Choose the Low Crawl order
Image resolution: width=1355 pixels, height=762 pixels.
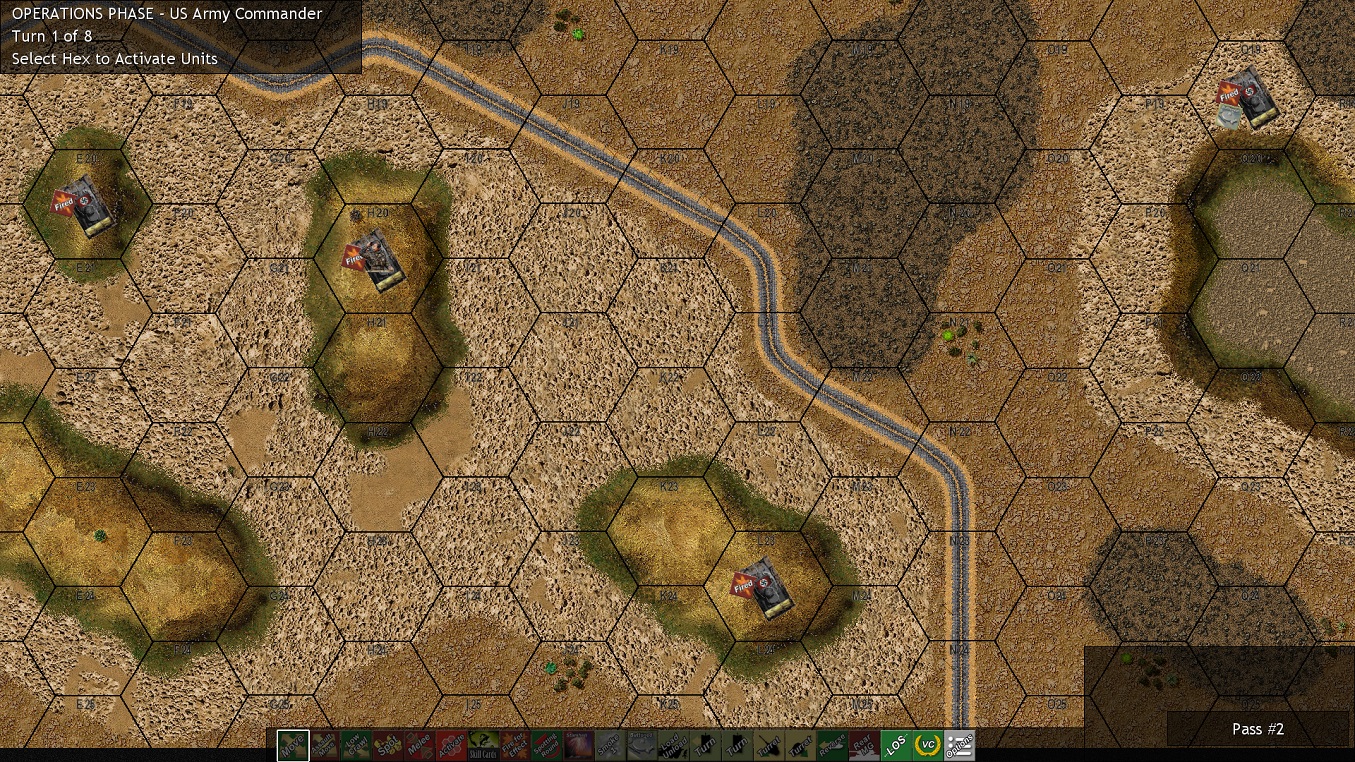coord(358,745)
